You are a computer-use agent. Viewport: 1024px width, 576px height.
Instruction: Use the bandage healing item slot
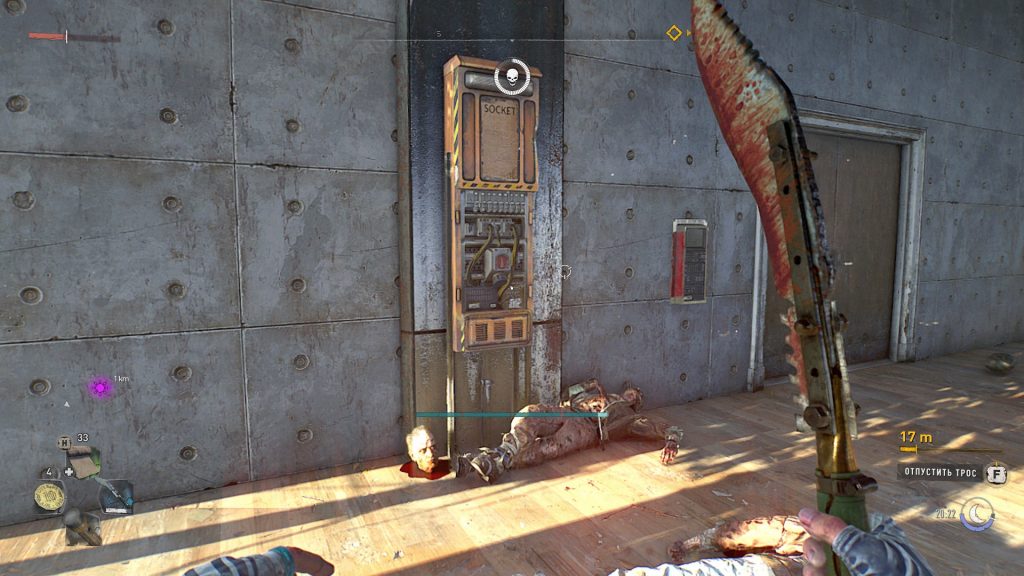coord(84,462)
